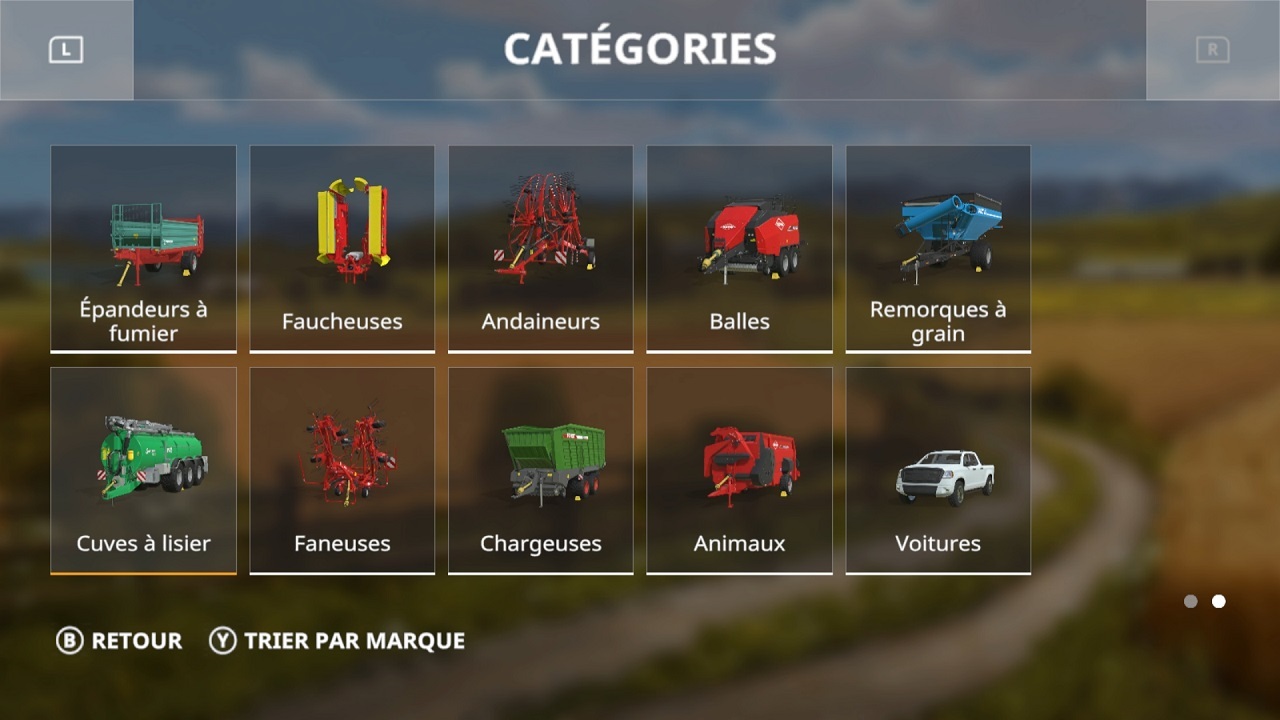Open the Épandeurs à fumier category
This screenshot has height=720, width=1280.
click(143, 248)
